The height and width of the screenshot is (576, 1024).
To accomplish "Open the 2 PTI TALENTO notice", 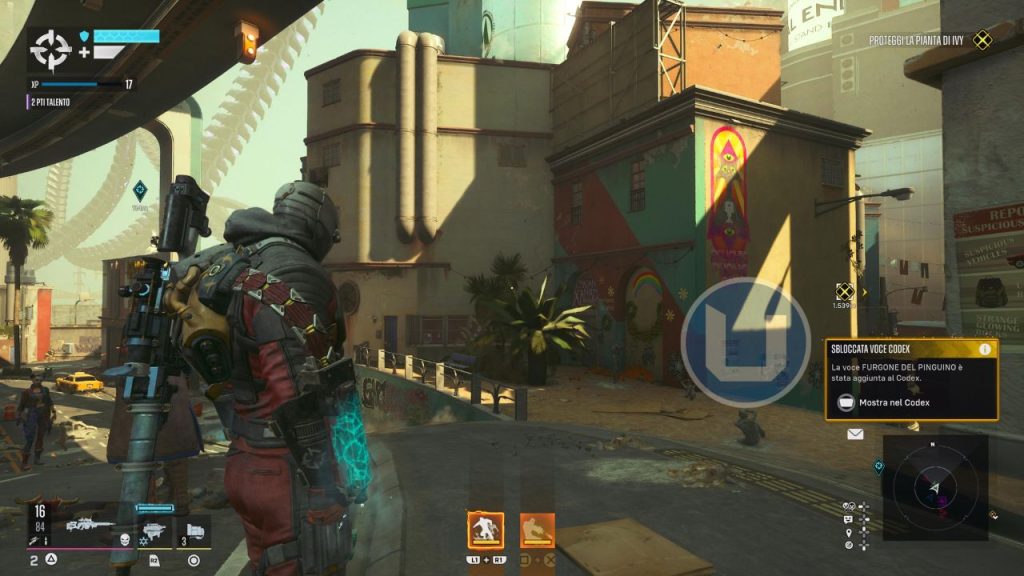I will click(50, 102).
